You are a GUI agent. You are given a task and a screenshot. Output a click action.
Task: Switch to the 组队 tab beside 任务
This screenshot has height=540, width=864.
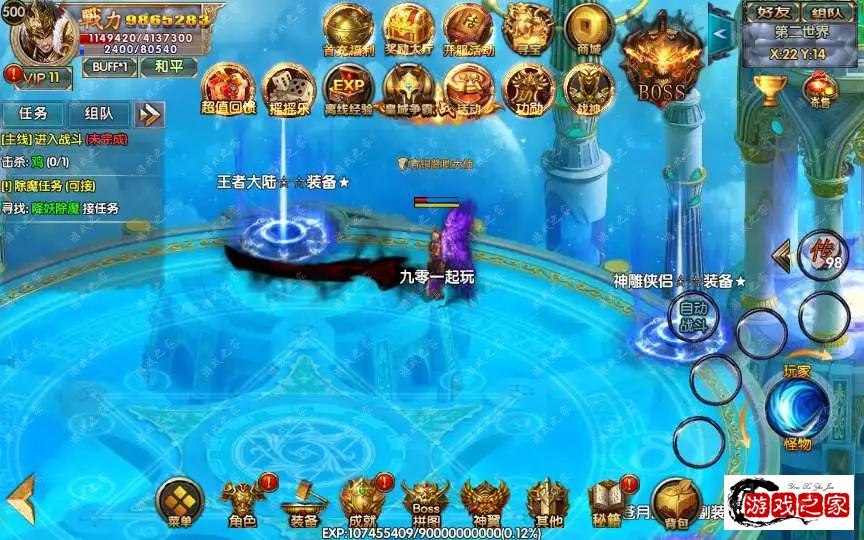click(99, 114)
